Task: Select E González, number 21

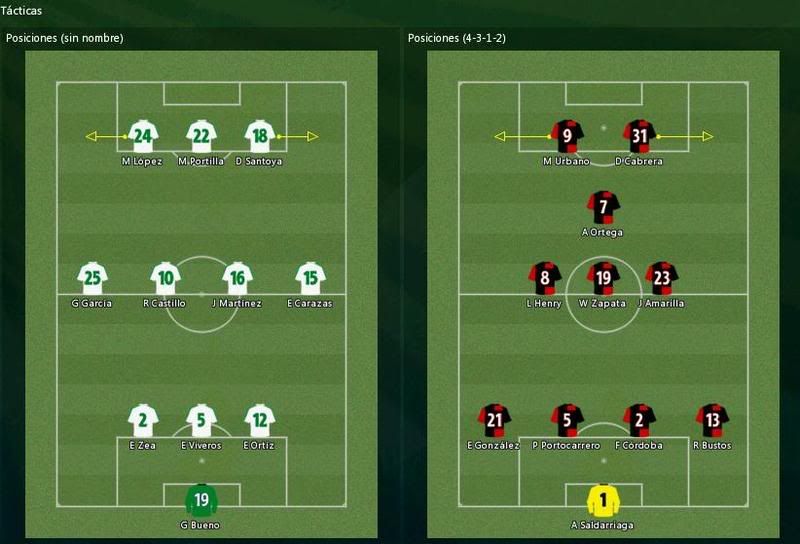Action: pos(494,420)
